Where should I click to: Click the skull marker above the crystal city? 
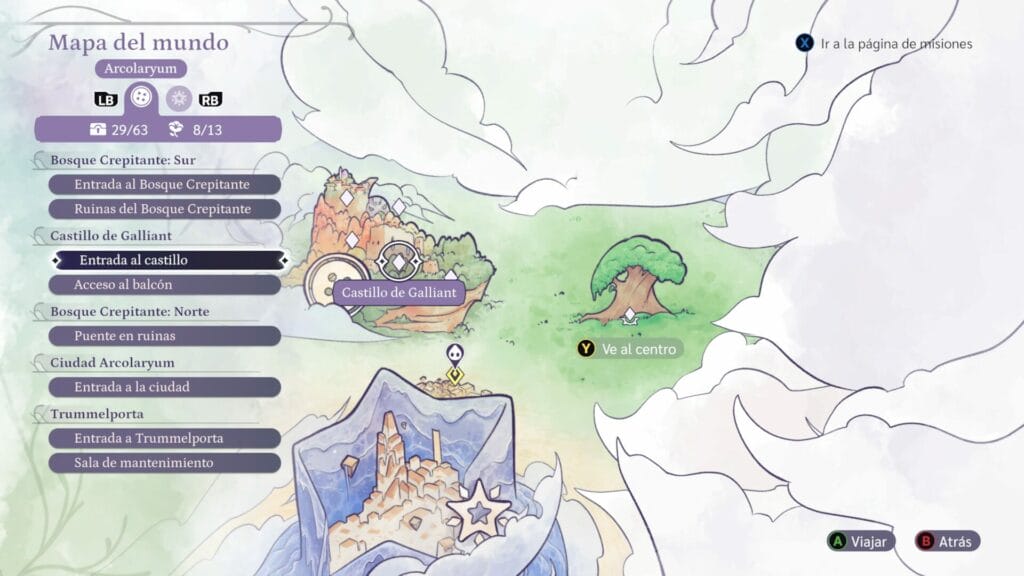click(454, 355)
